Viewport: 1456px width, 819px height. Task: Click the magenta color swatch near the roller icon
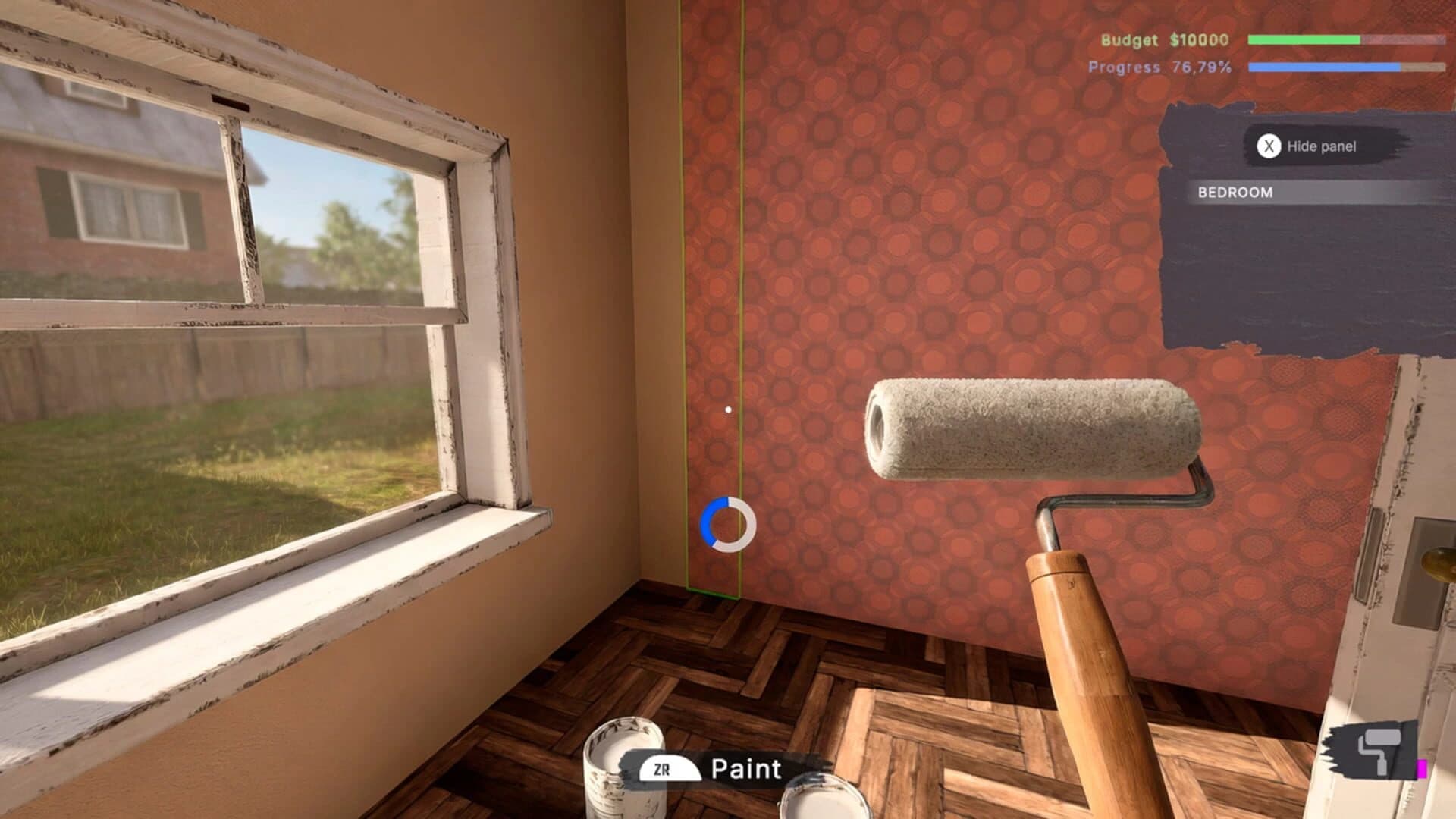(1423, 767)
